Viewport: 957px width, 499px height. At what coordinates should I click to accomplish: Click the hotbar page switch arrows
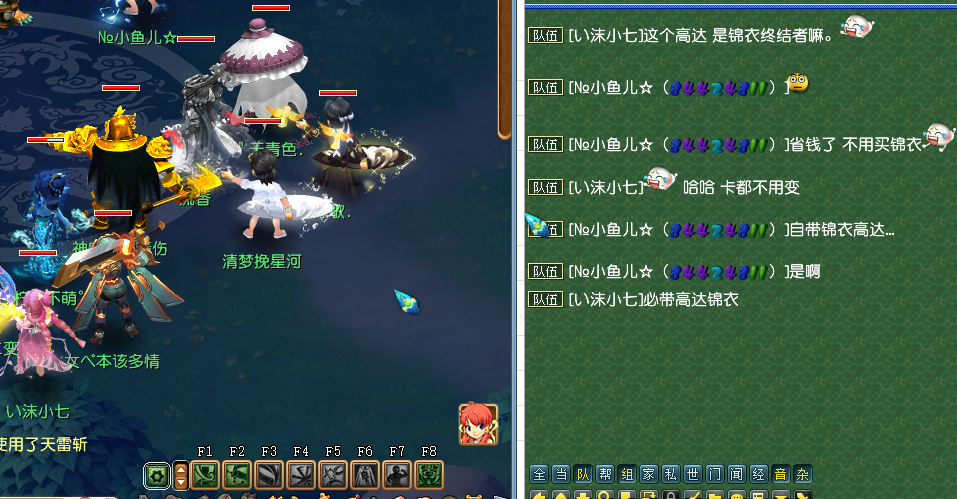pos(181,475)
